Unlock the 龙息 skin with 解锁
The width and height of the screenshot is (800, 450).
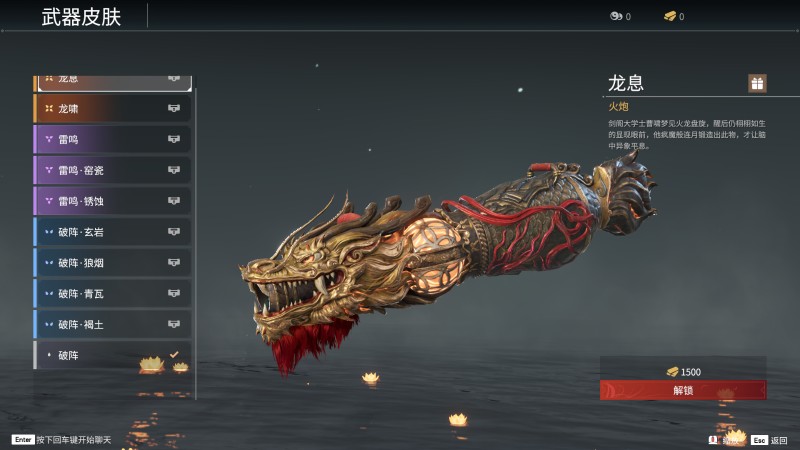pyautogui.click(x=683, y=390)
